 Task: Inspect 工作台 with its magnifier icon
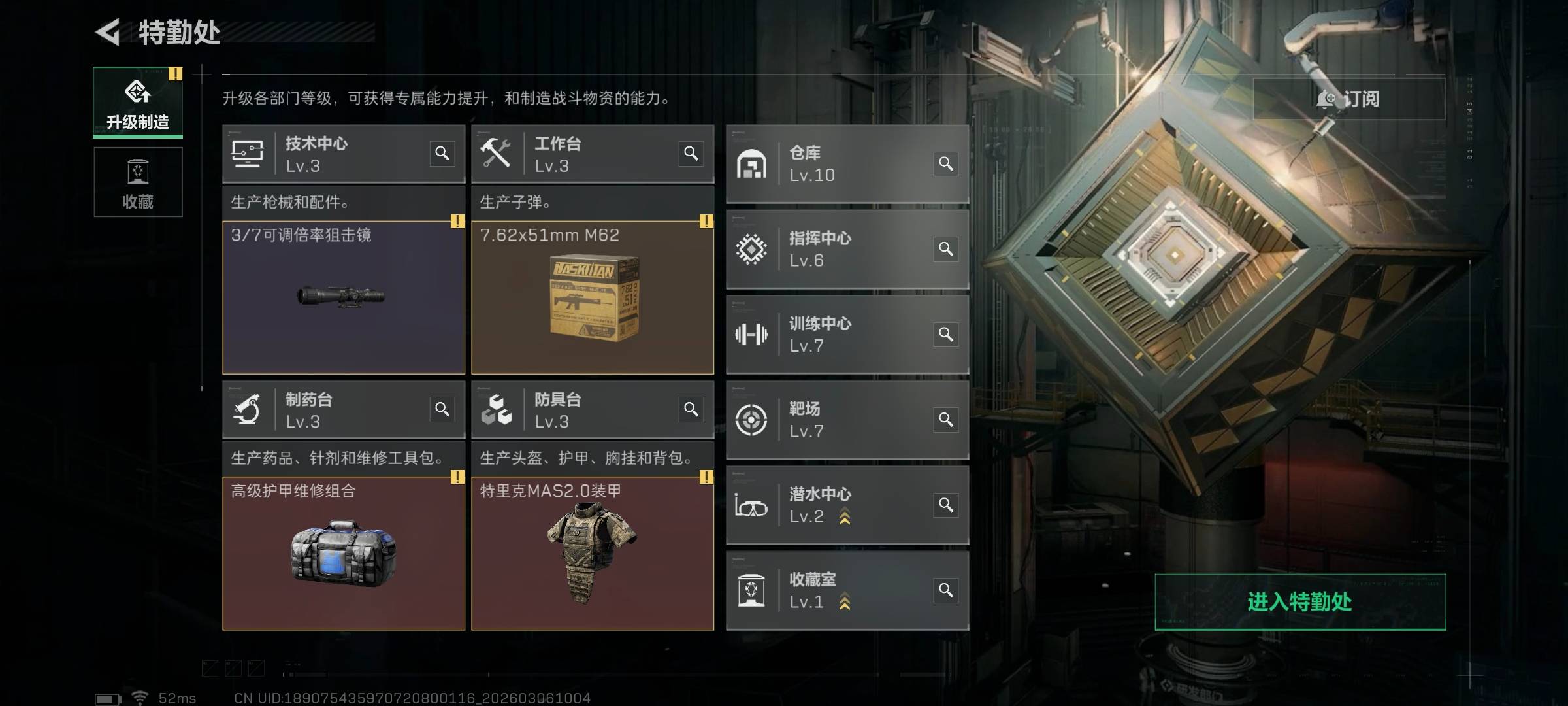(x=691, y=154)
